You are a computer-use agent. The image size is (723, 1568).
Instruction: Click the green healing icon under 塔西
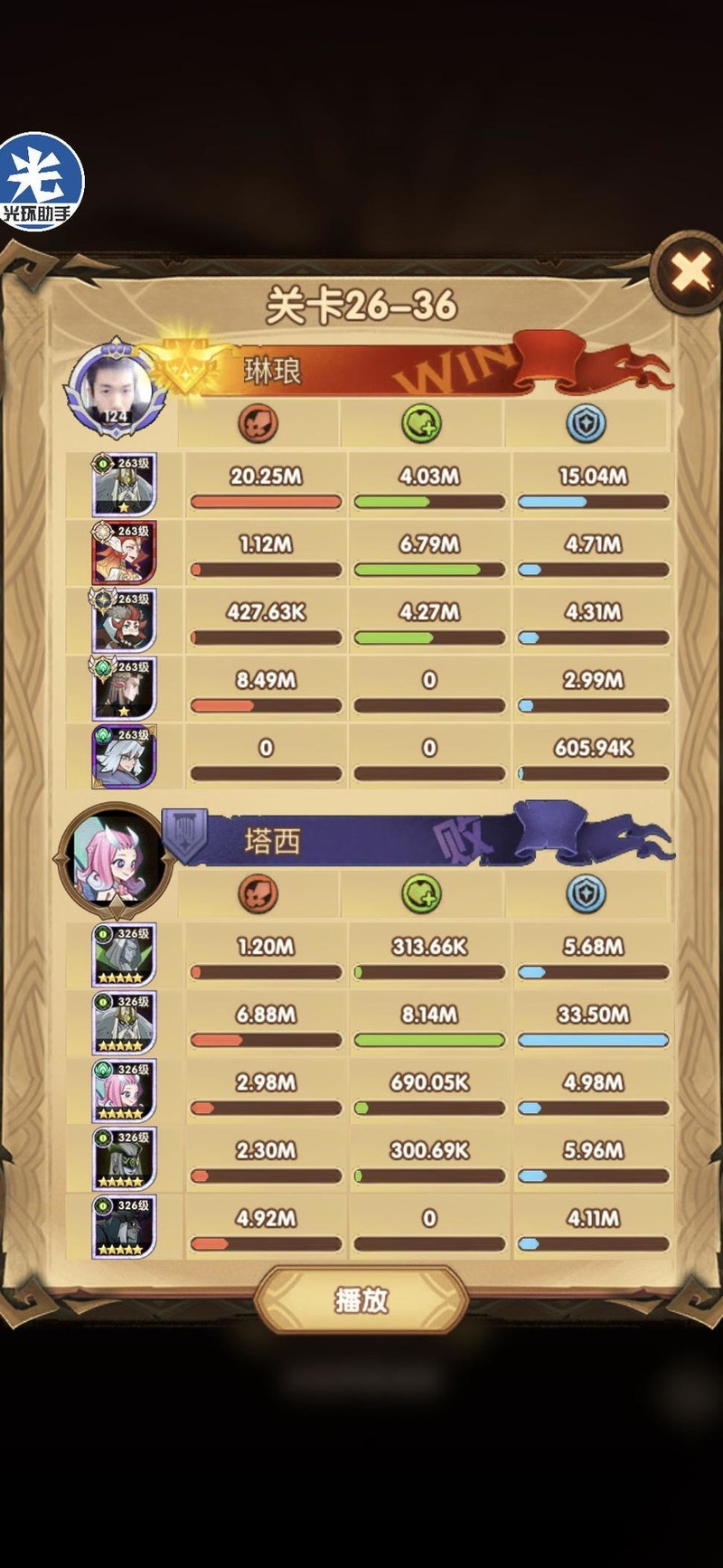[421, 893]
